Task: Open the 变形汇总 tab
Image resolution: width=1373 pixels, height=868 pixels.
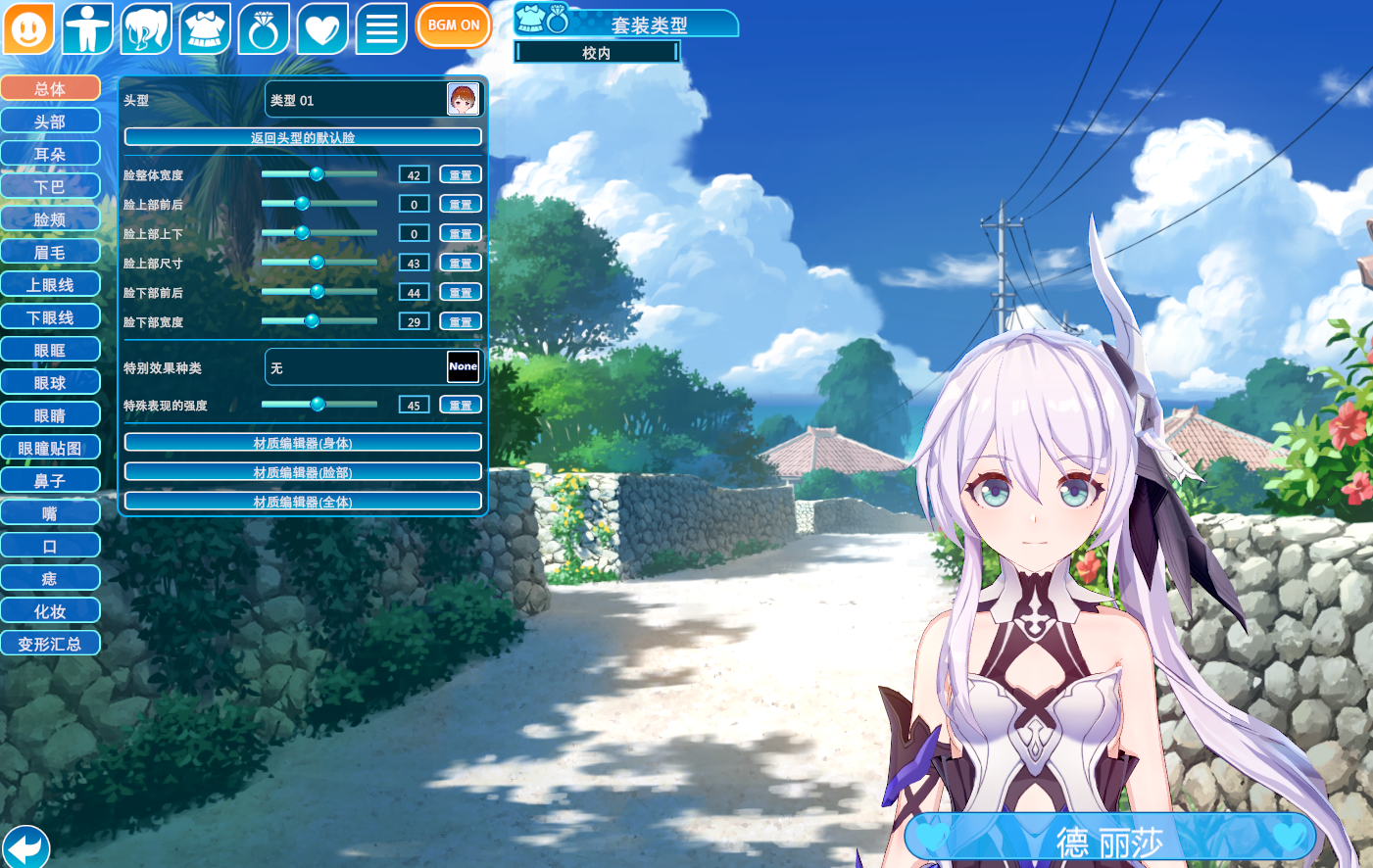Action: click(x=50, y=645)
